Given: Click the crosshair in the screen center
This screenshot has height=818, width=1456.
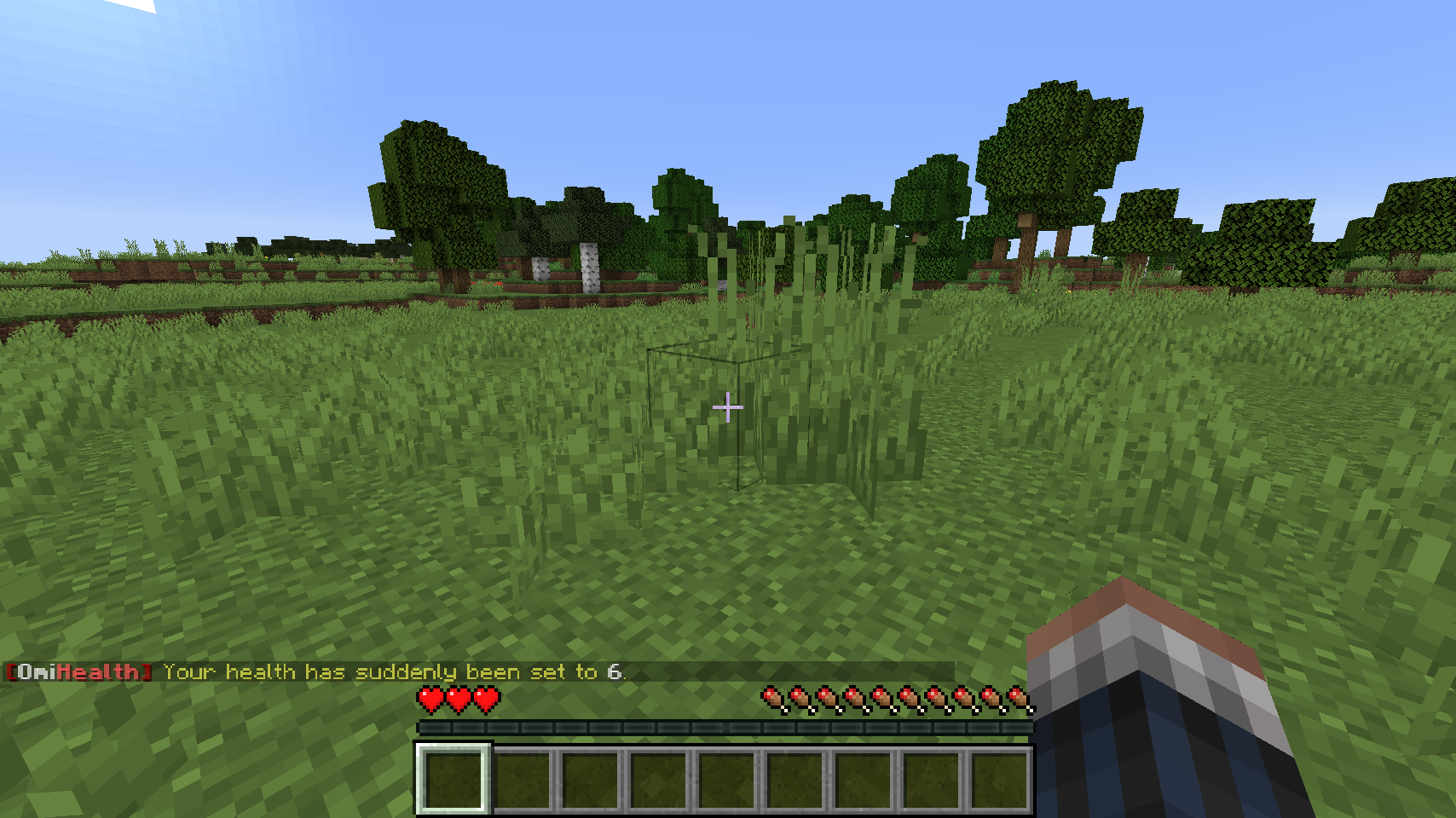Looking at the screenshot, I should [x=728, y=407].
